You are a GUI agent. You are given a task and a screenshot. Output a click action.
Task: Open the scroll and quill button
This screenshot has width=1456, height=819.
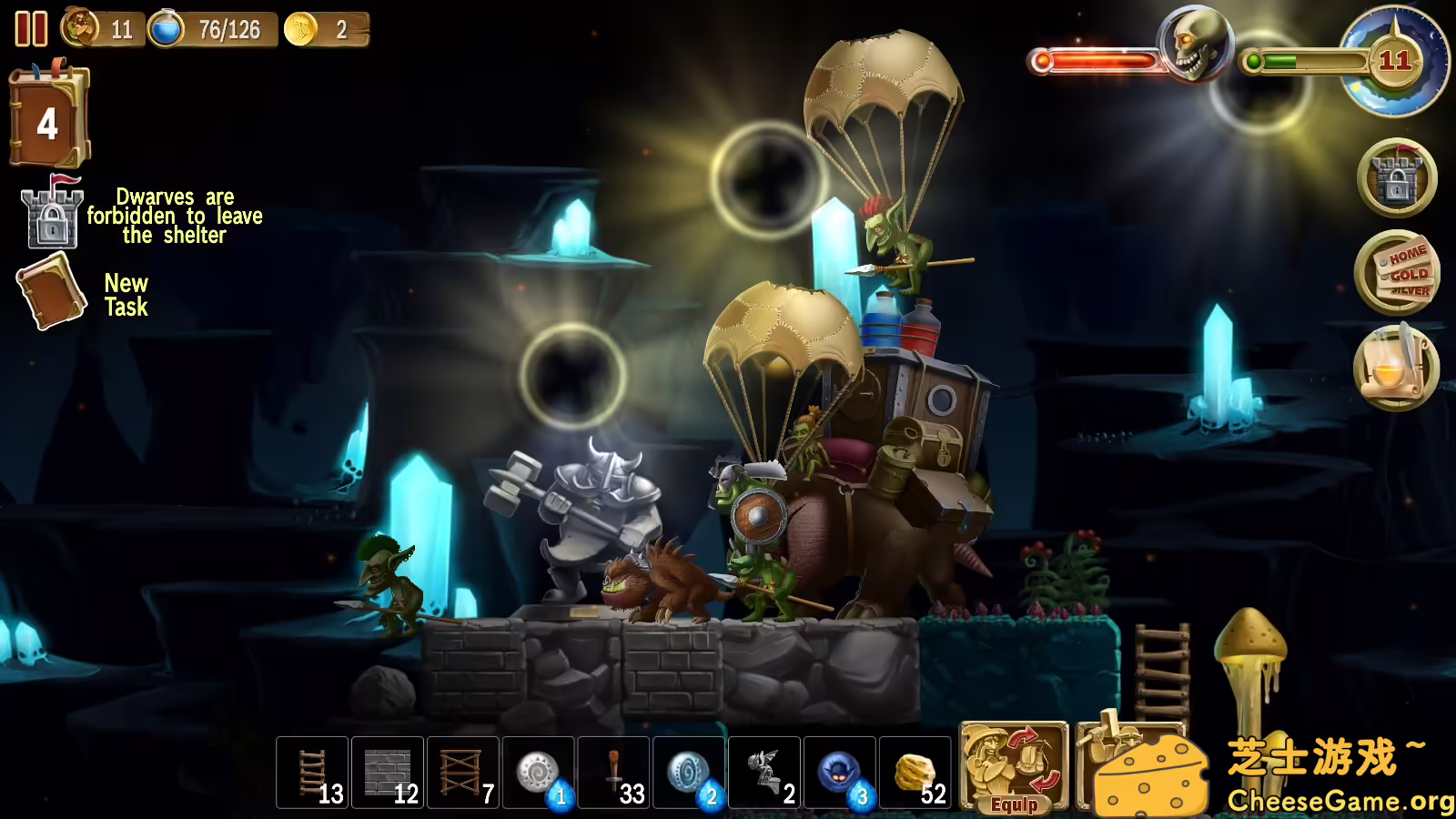click(1397, 369)
